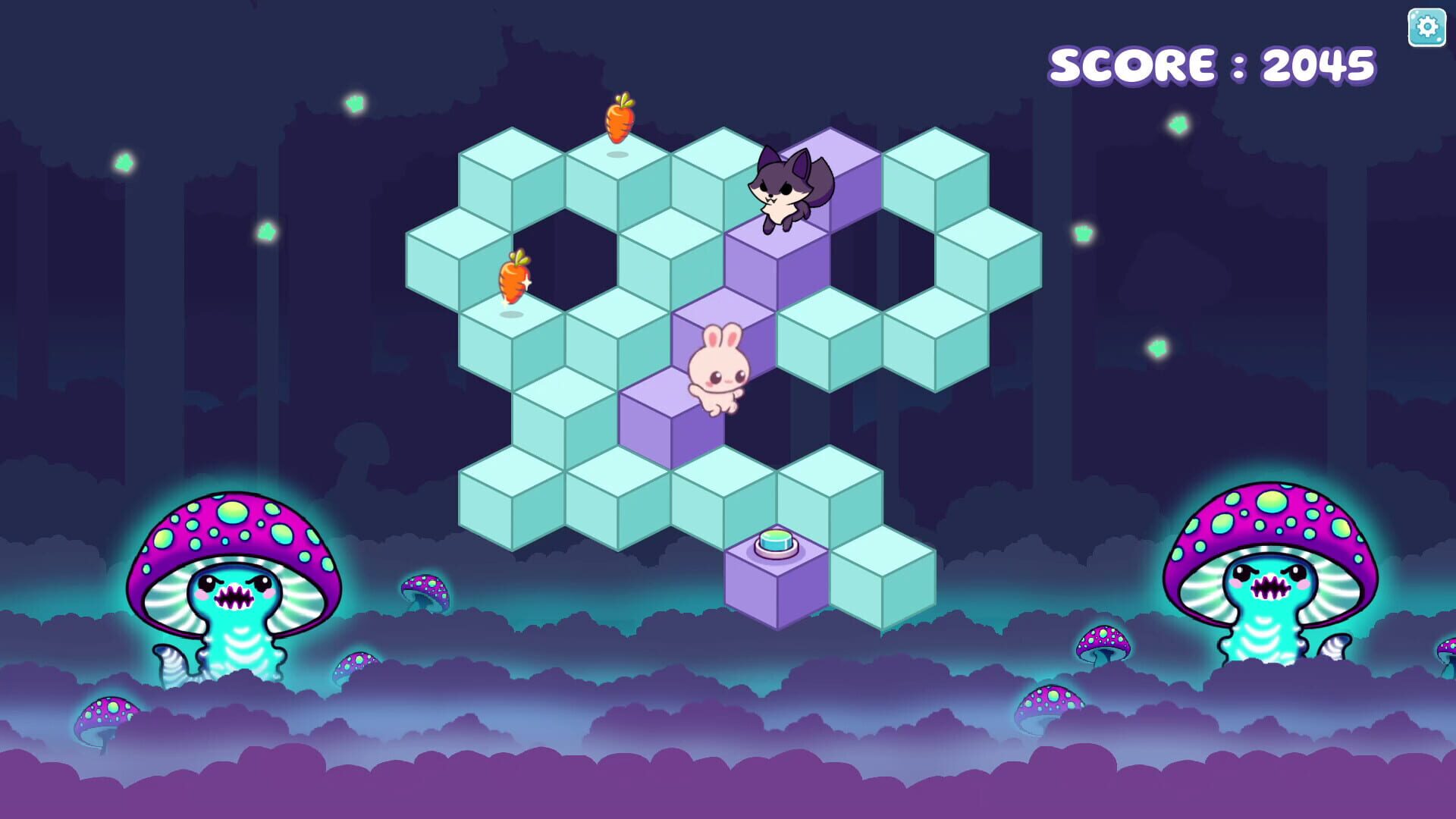Grab the carrot at the top
The height and width of the screenshot is (819, 1456).
click(x=620, y=121)
